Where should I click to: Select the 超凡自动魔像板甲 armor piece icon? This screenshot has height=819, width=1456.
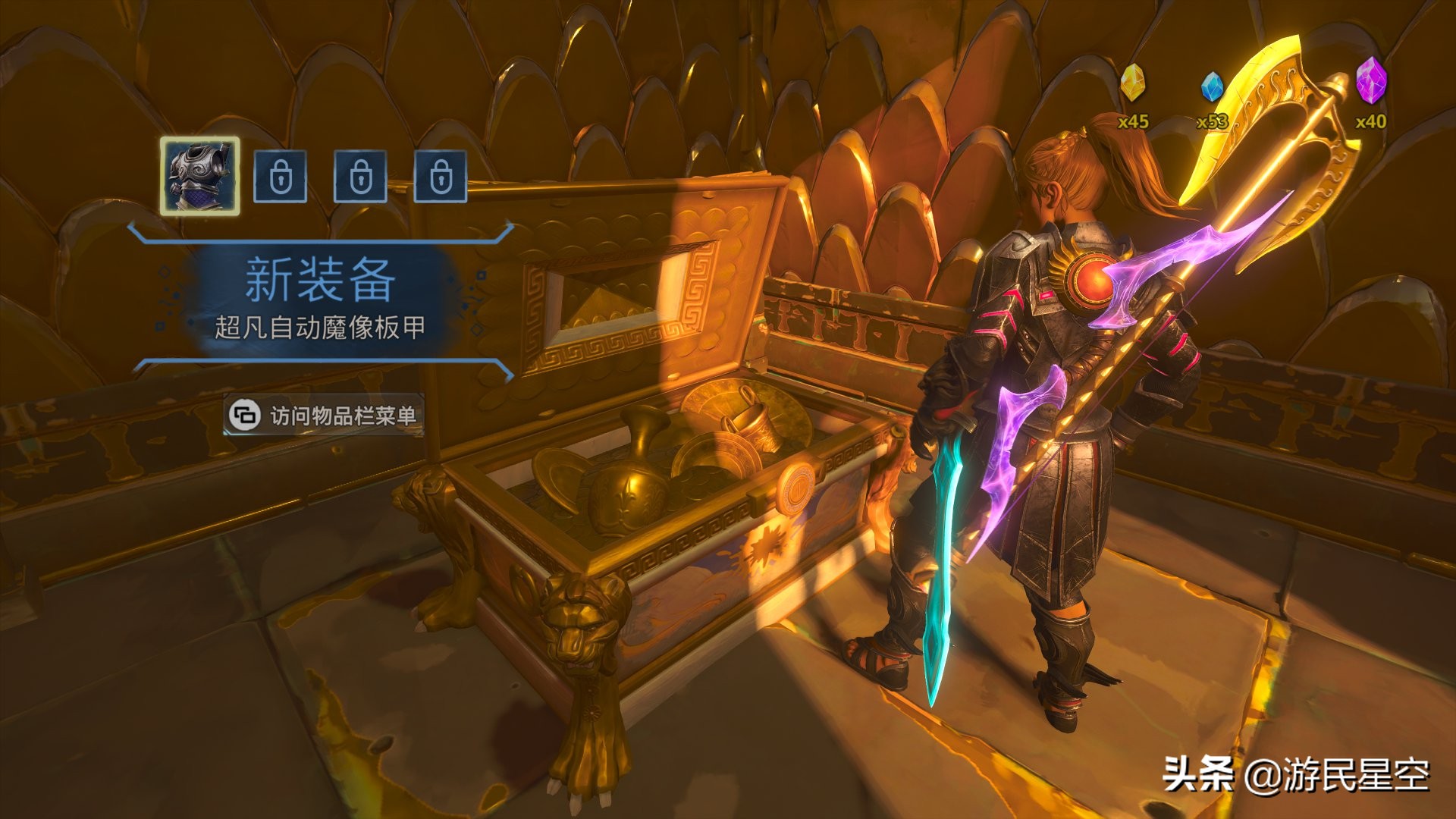tap(200, 177)
